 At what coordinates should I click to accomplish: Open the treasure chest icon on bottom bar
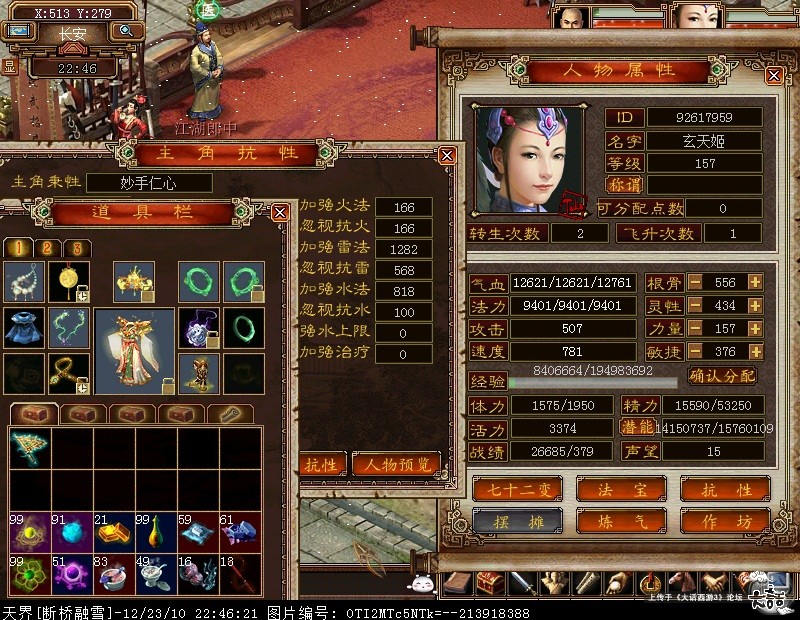click(489, 583)
